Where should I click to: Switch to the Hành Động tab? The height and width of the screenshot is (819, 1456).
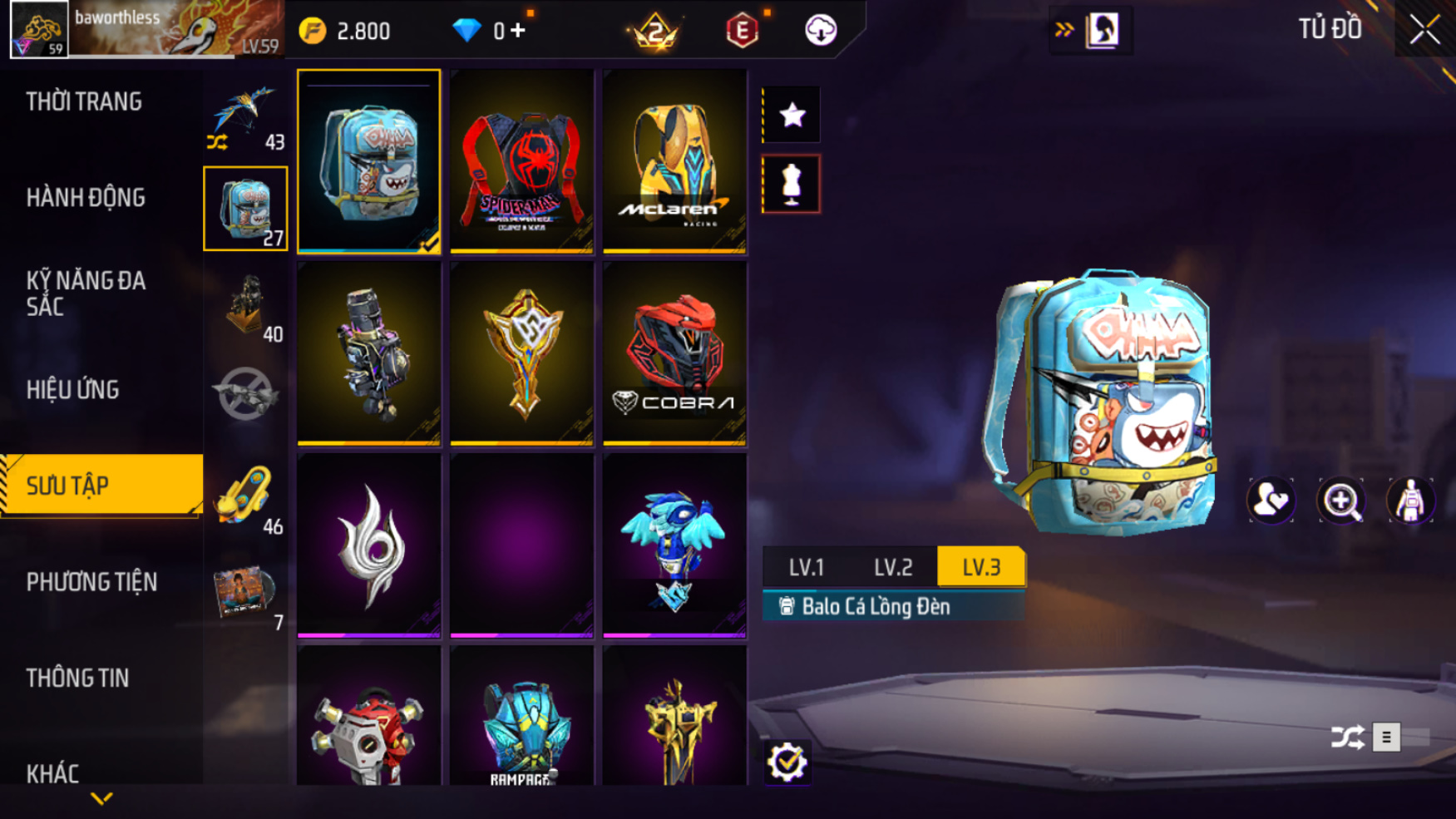point(86,198)
